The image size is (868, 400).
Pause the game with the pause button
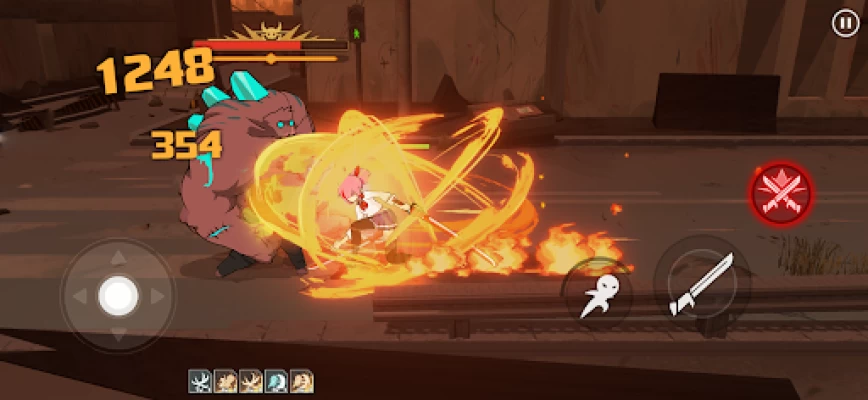(x=844, y=23)
